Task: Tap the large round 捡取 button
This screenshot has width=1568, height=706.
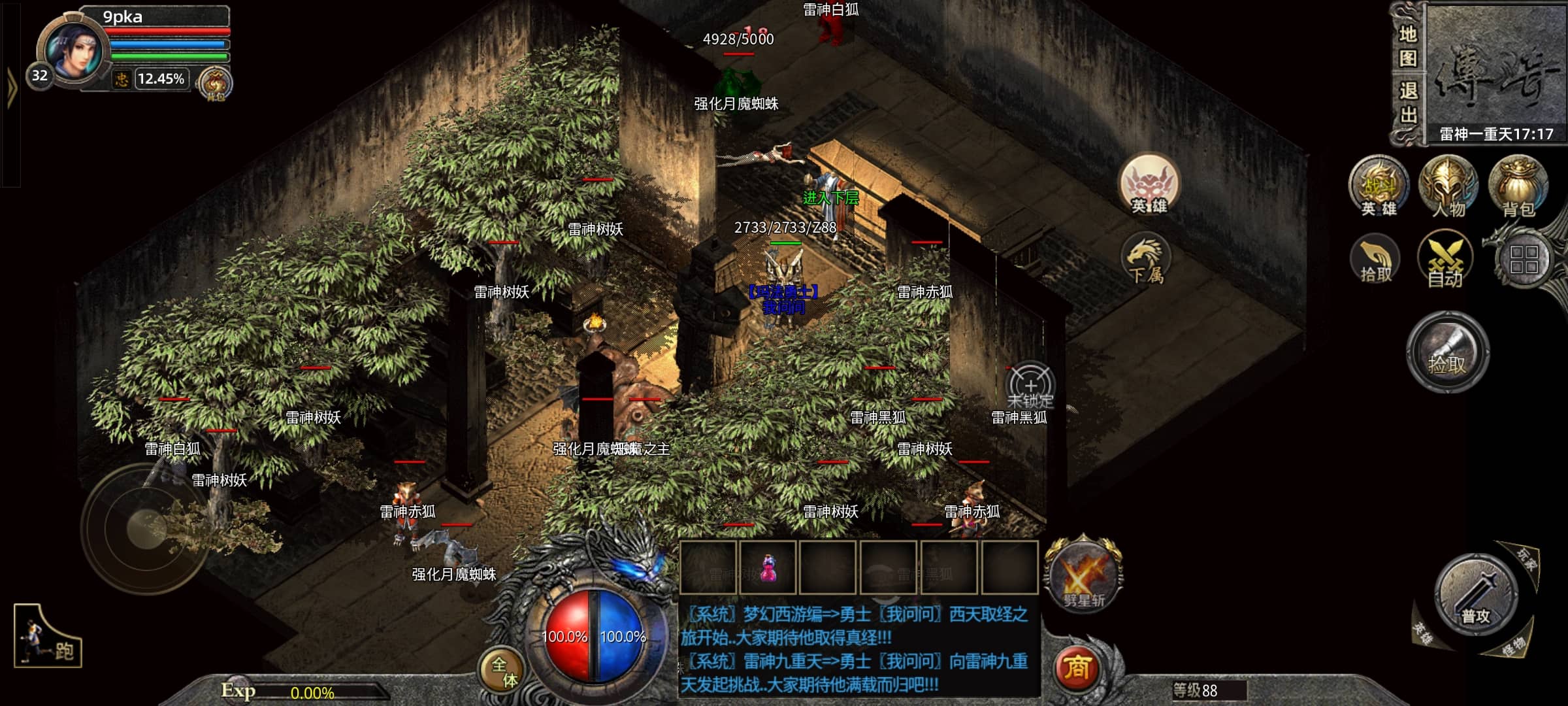Action: click(x=1447, y=352)
